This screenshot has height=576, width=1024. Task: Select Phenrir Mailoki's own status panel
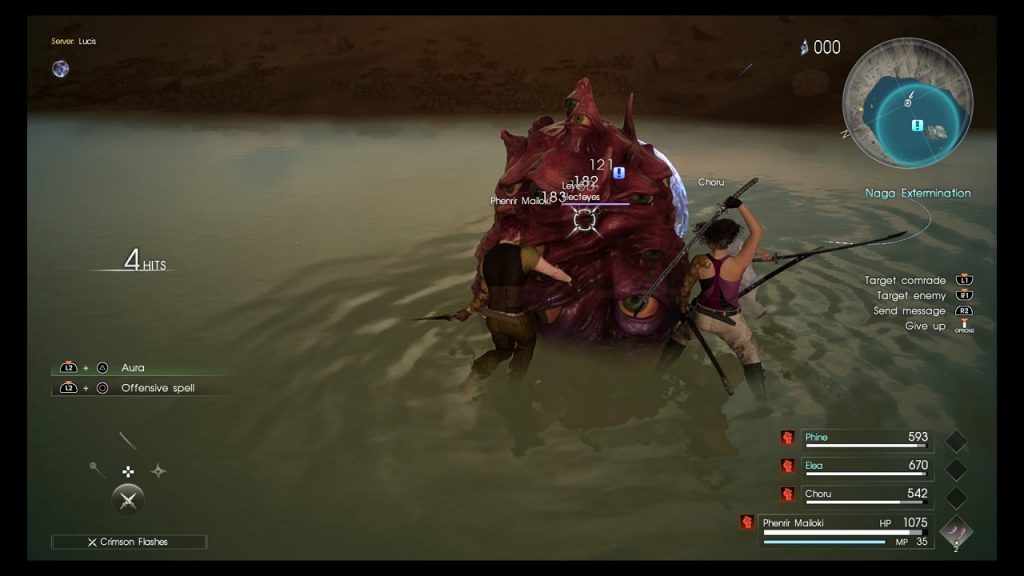(x=846, y=528)
